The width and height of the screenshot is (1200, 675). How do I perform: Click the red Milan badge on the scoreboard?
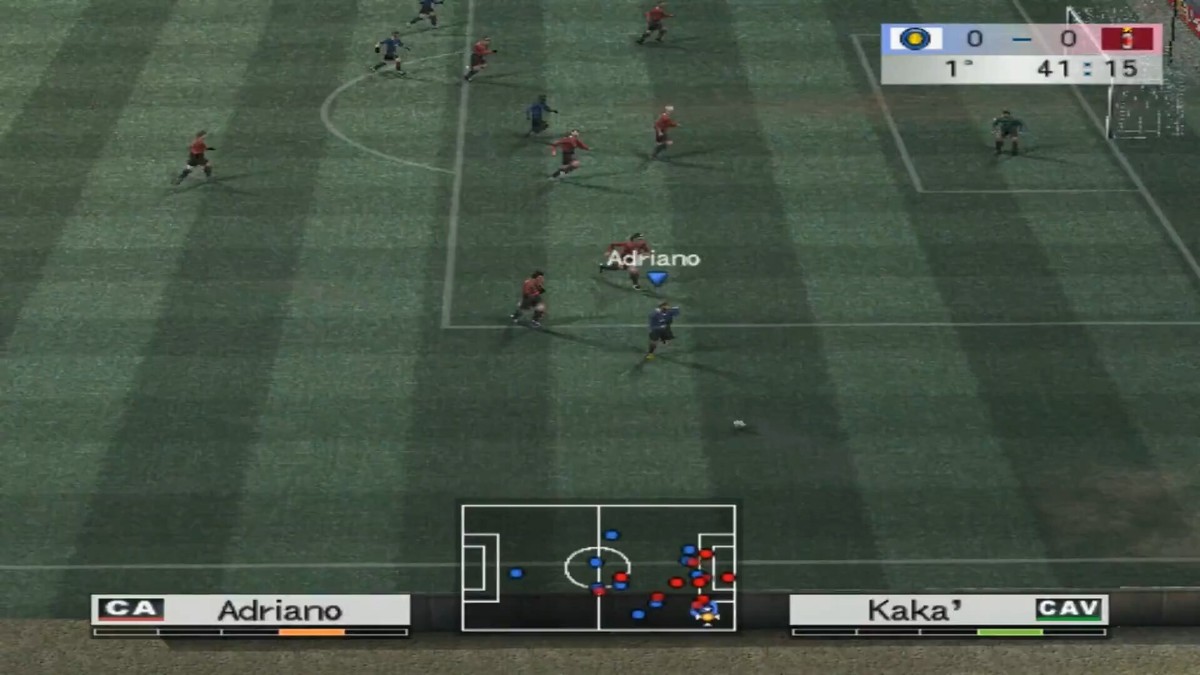(1127, 39)
